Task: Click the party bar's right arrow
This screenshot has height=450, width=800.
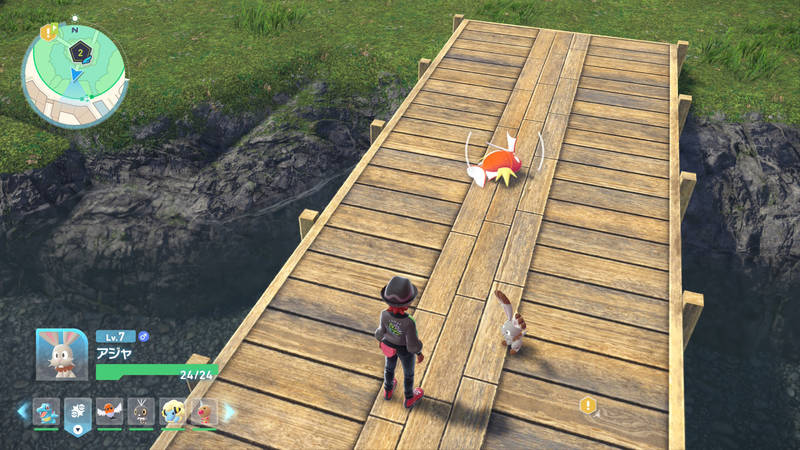Action: 228,410
